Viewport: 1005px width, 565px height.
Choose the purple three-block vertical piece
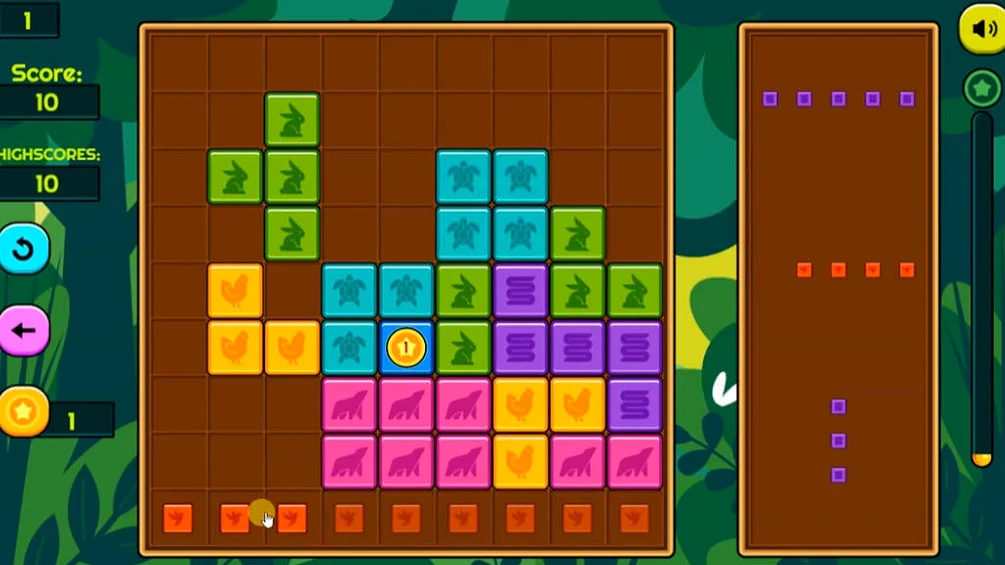tap(838, 441)
